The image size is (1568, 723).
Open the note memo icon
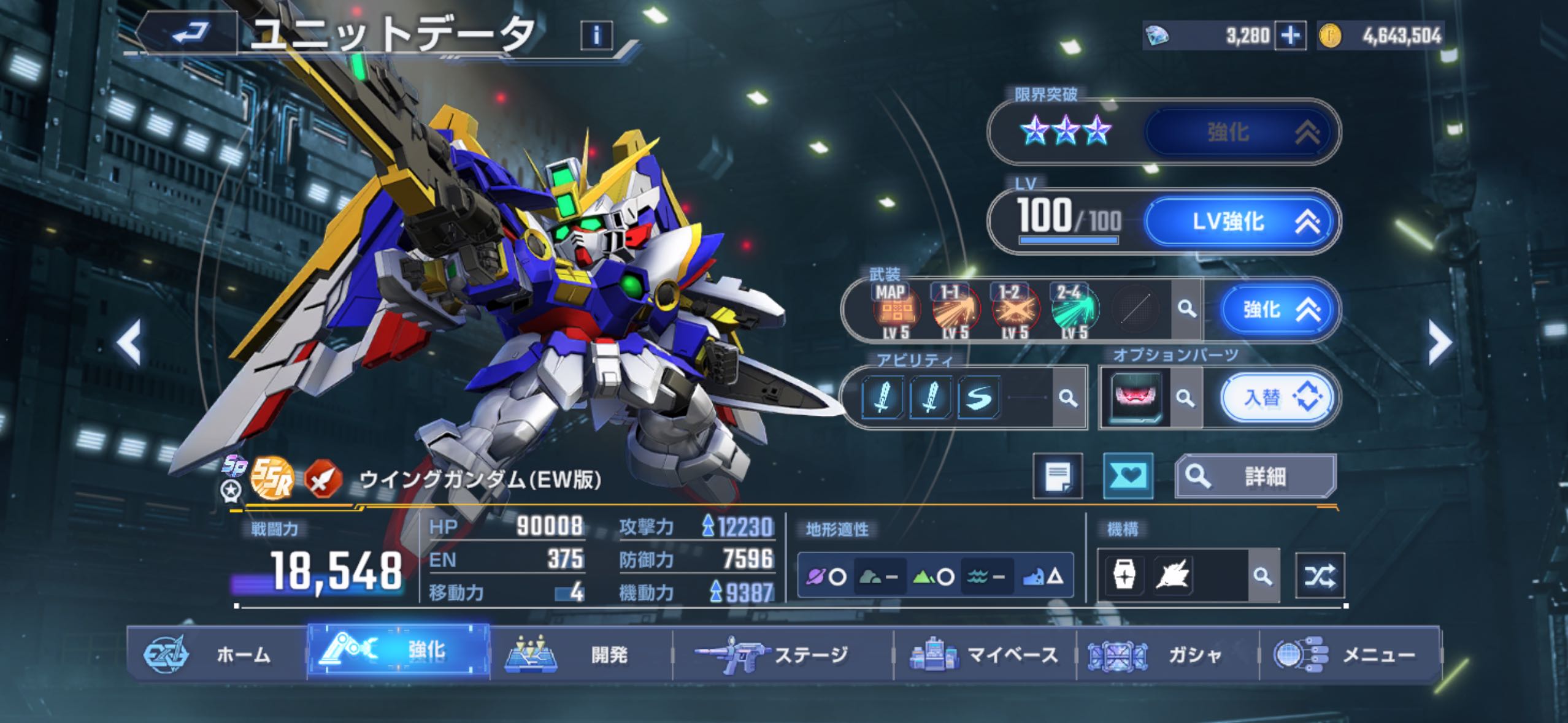pos(1058,476)
